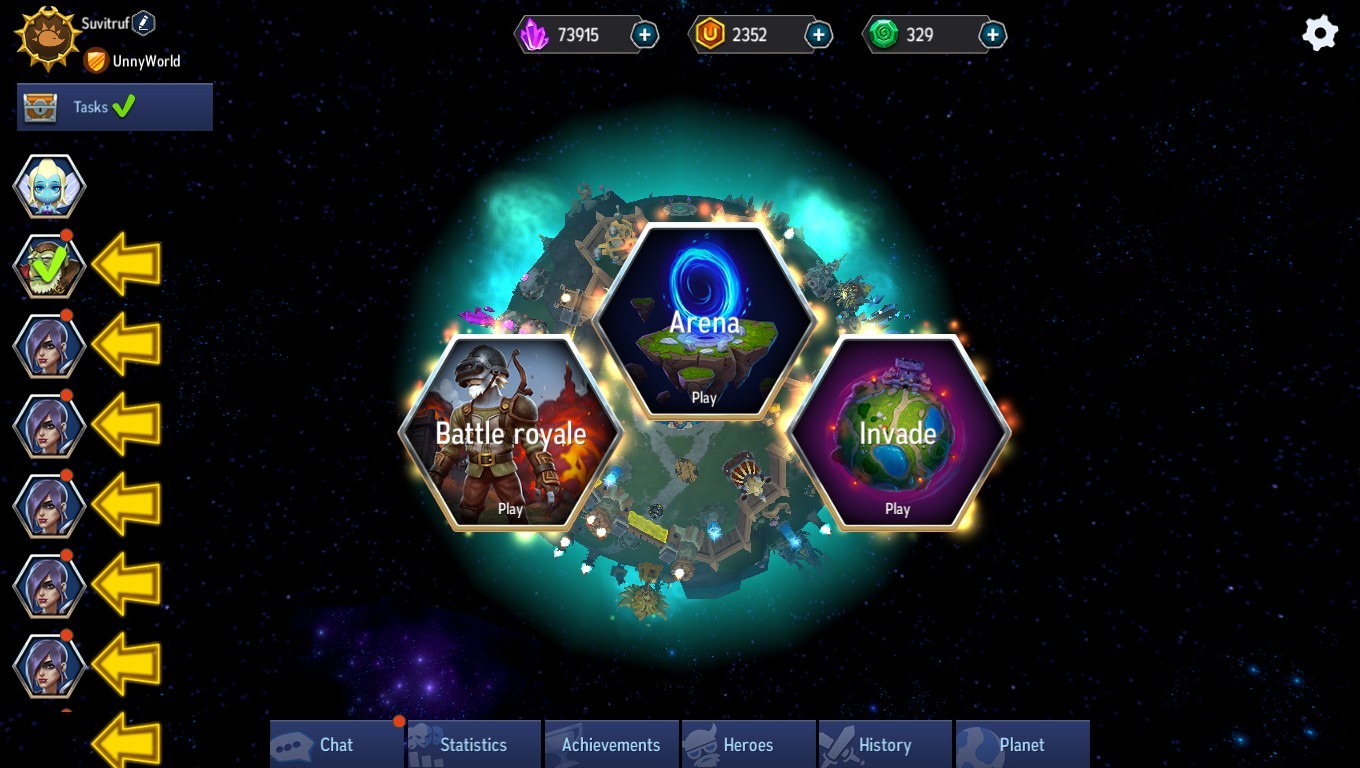Edit the player name Suvitruf
Image resolution: width=1360 pixels, height=768 pixels.
click(x=144, y=22)
